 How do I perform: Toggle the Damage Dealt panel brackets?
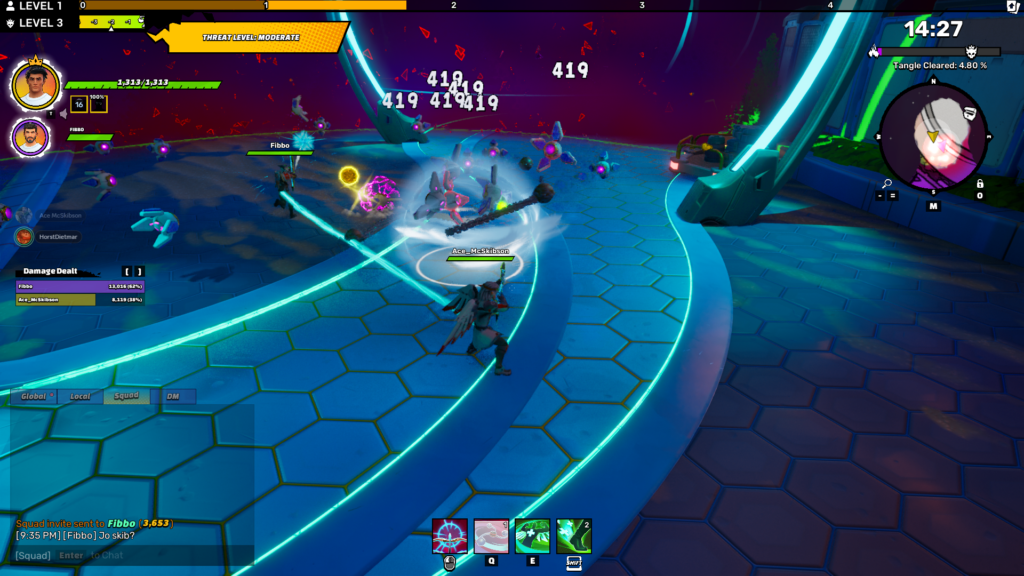[x=133, y=271]
